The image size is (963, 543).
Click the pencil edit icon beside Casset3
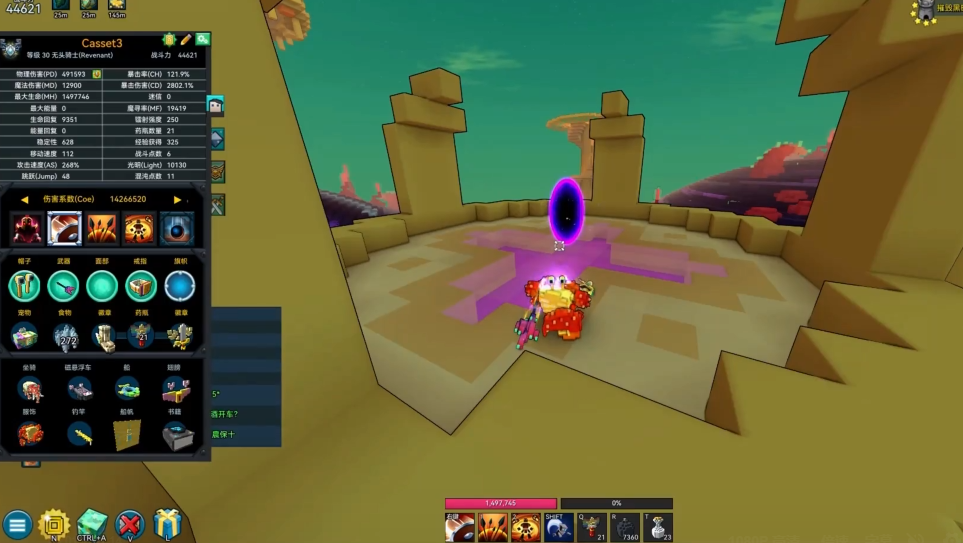coord(186,40)
